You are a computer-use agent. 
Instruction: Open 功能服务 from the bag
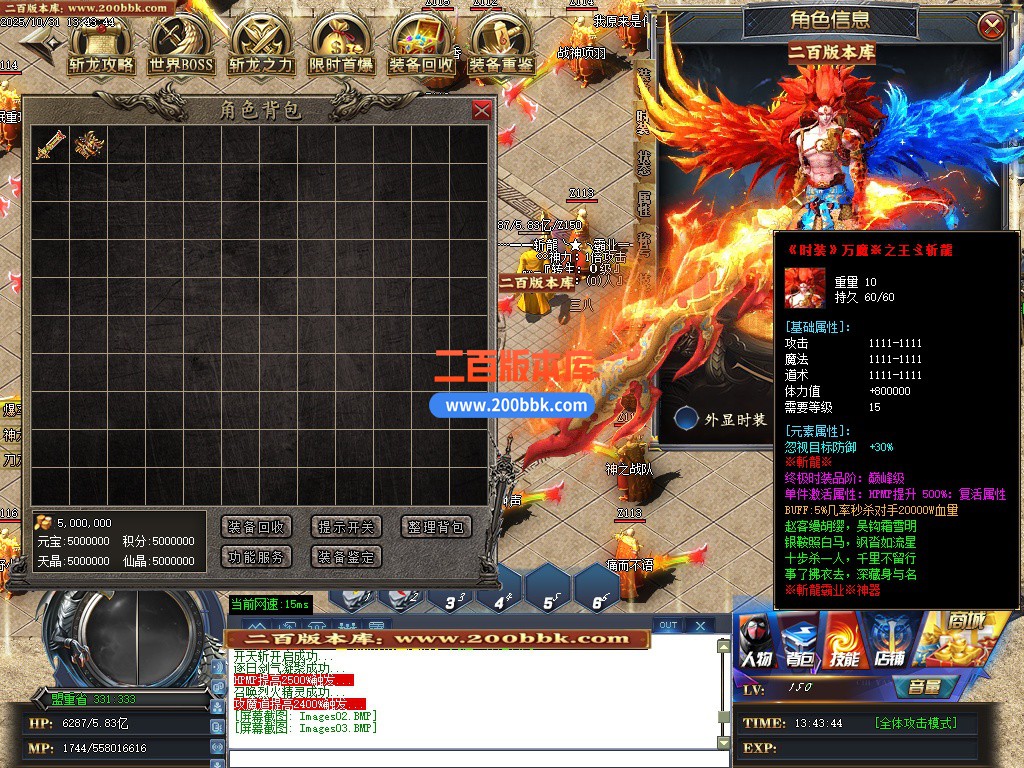point(256,557)
